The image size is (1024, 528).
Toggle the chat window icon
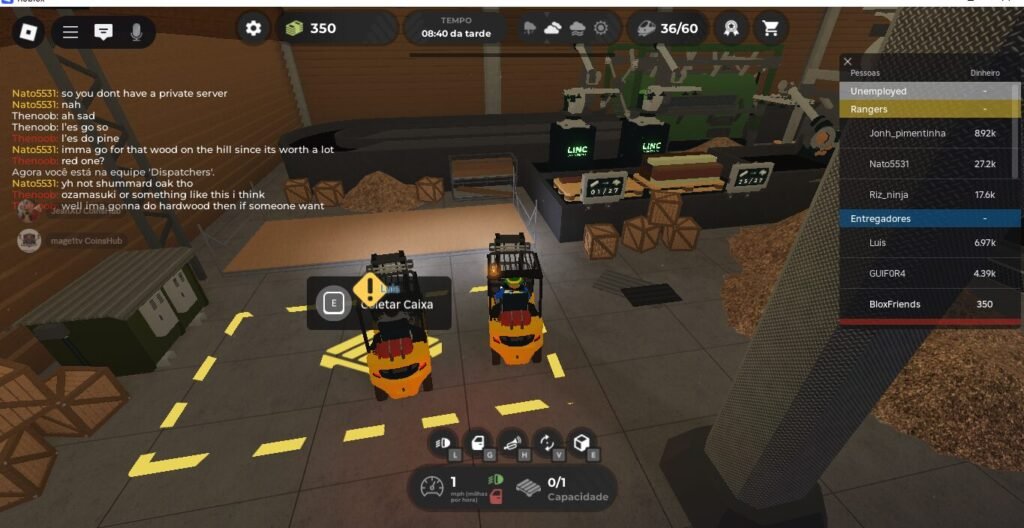(103, 32)
